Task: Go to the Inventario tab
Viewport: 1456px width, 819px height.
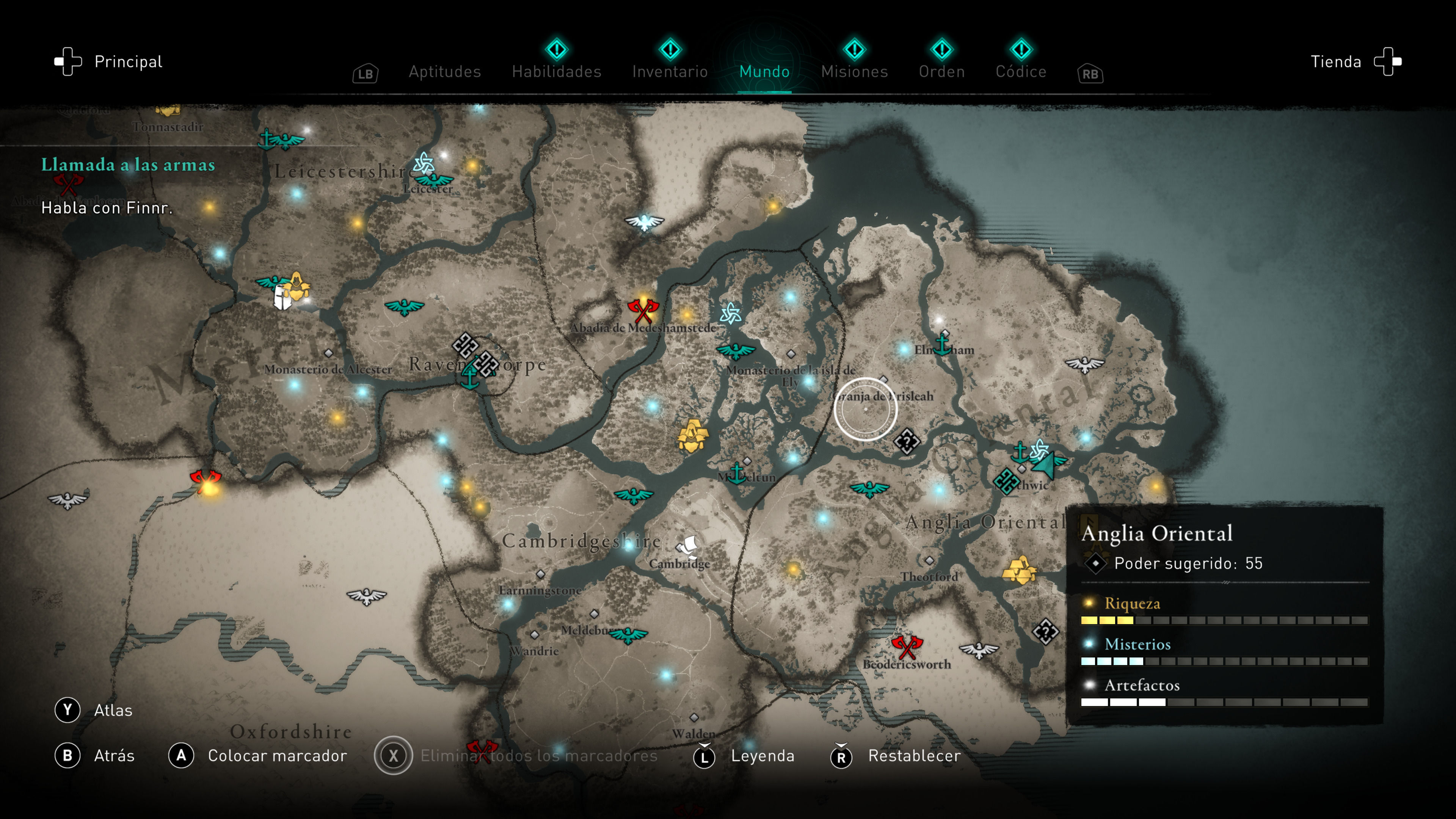Action: tap(670, 72)
